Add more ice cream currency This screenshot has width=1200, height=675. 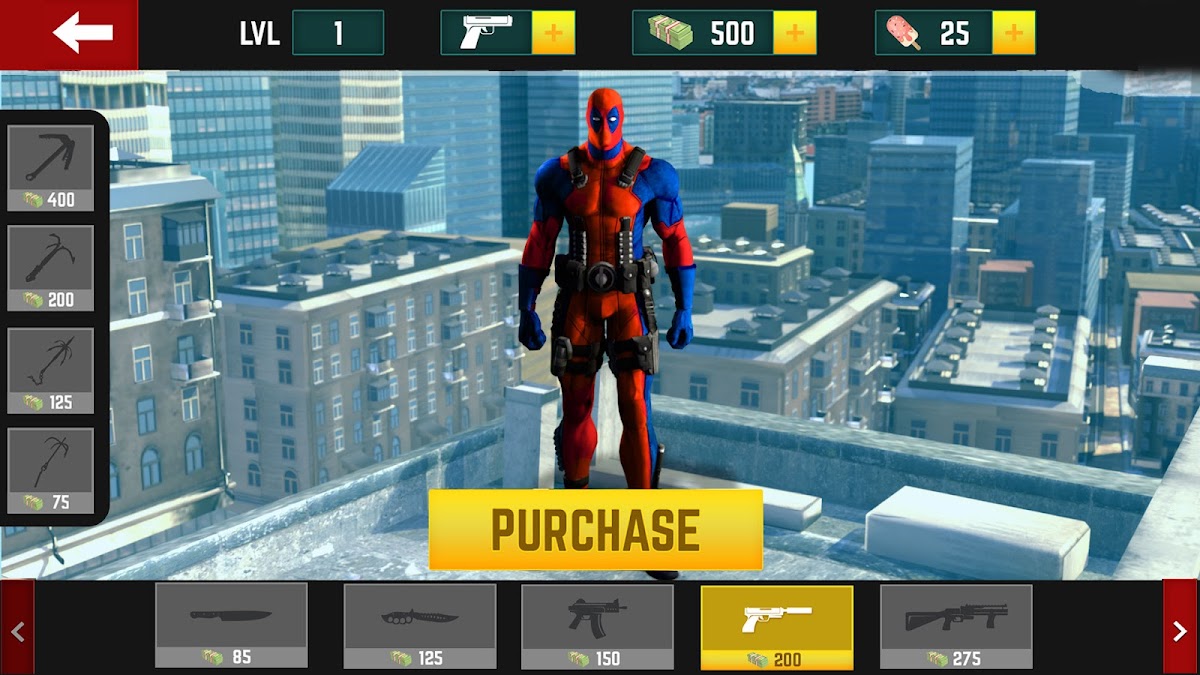[1014, 33]
